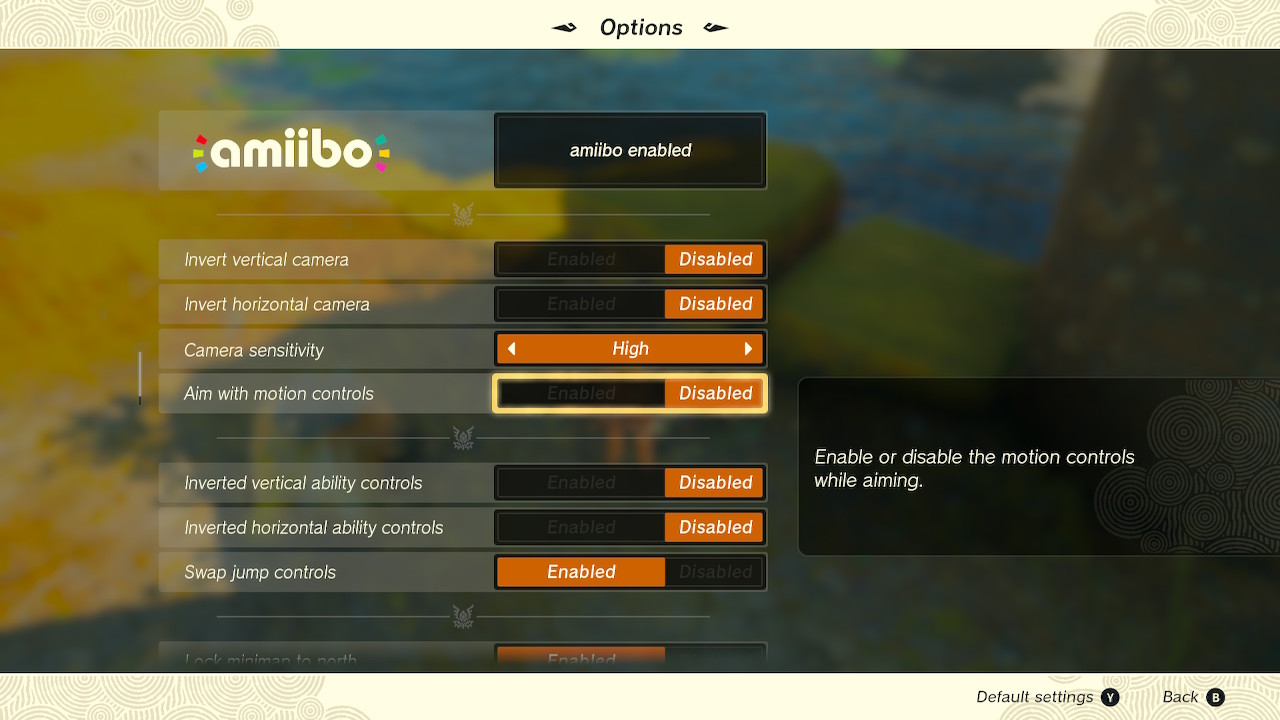Enable Aim with motion controls
1280x720 pixels.
[x=580, y=393]
